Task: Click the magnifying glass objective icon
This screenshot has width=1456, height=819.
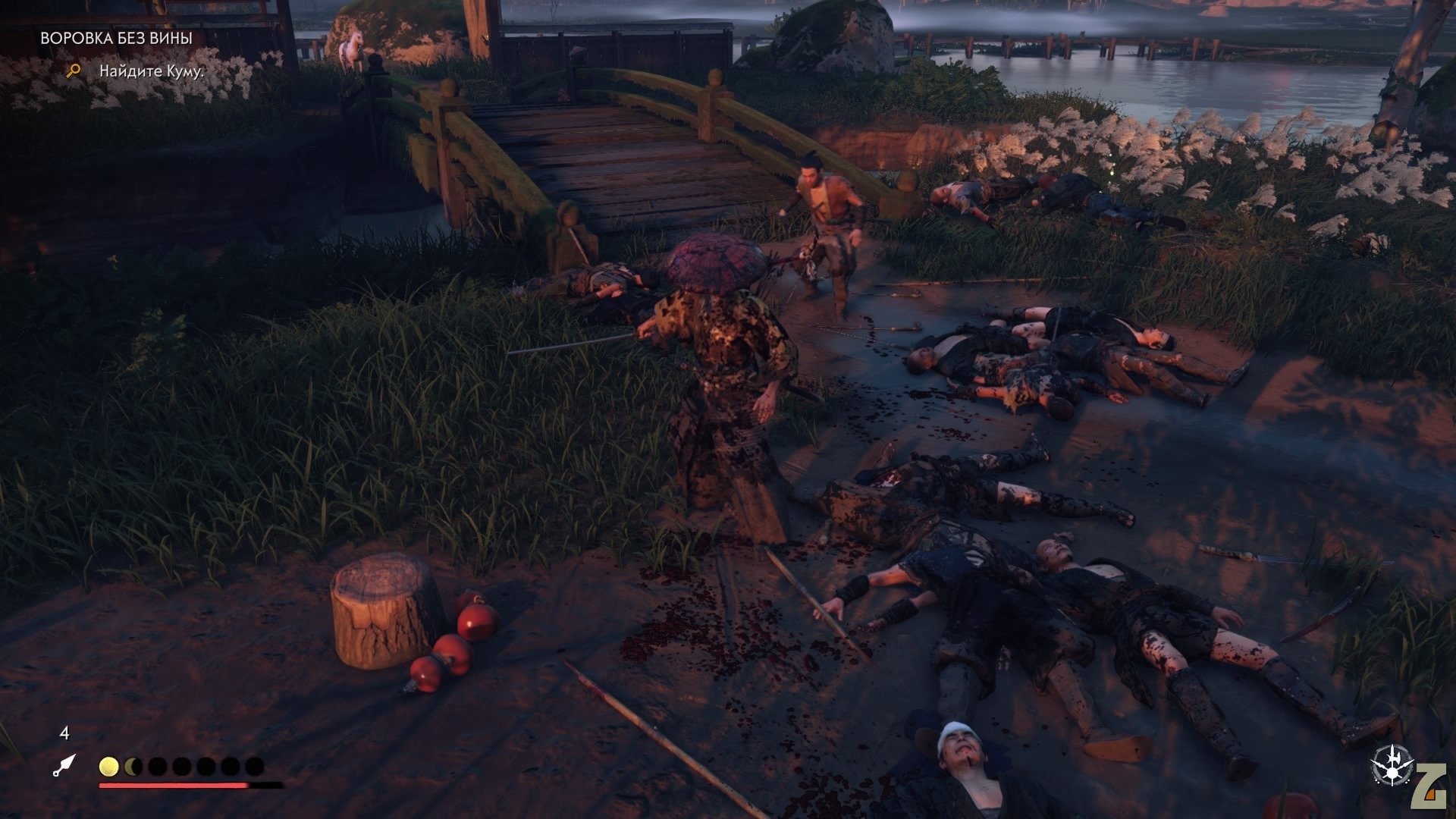Action: [x=74, y=71]
